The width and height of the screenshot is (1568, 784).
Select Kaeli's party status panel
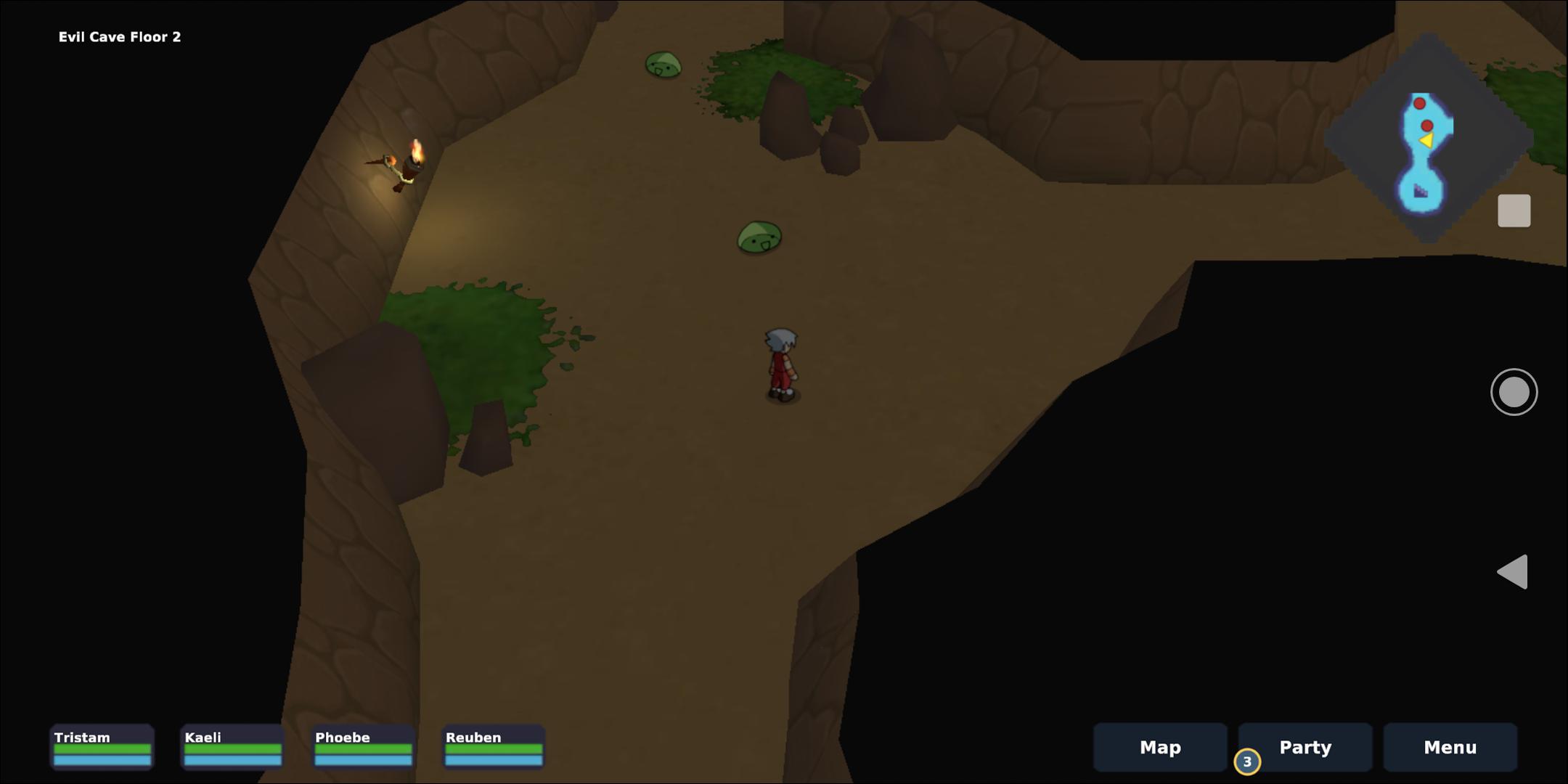(x=232, y=746)
